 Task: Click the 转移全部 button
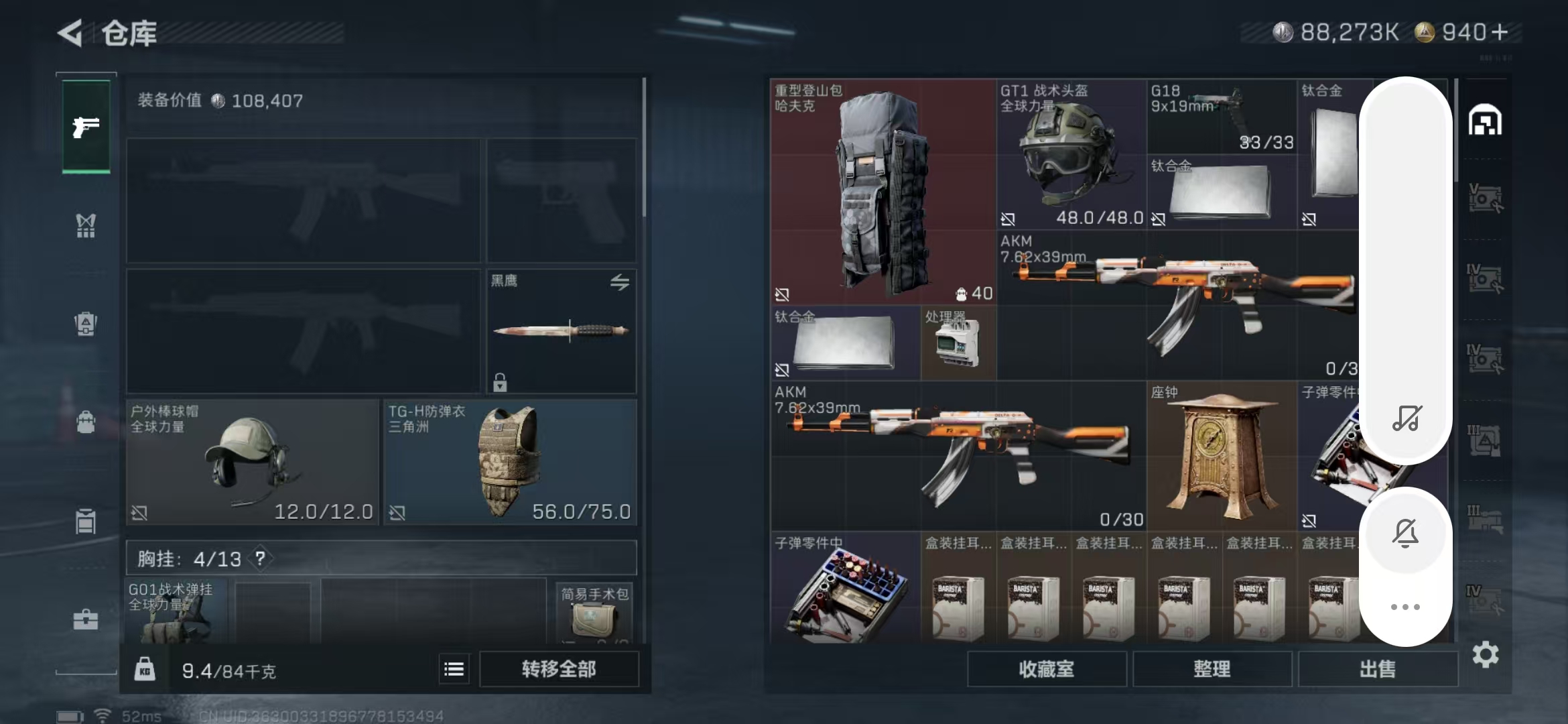tap(559, 669)
